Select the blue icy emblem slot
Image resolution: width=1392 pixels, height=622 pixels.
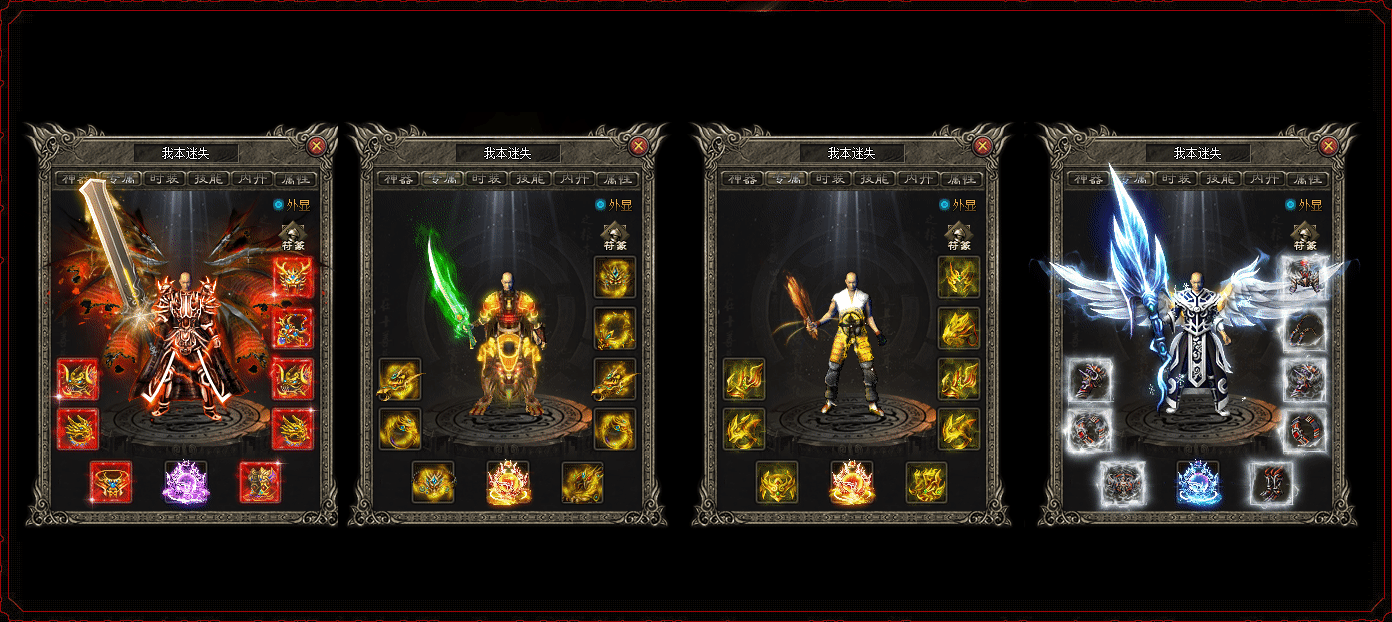[1198, 482]
